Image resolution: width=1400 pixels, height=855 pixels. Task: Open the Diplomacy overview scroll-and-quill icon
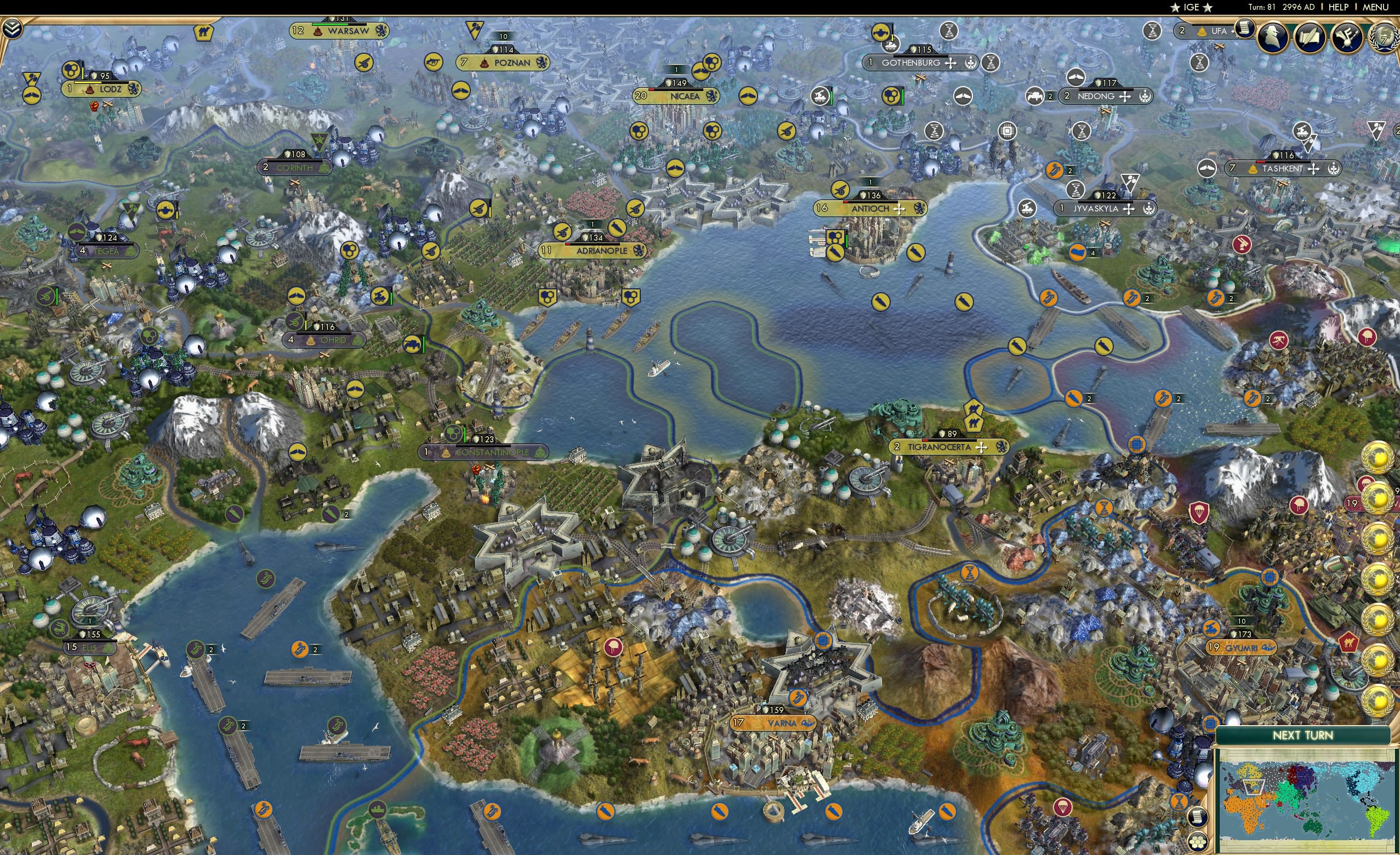tap(1310, 35)
